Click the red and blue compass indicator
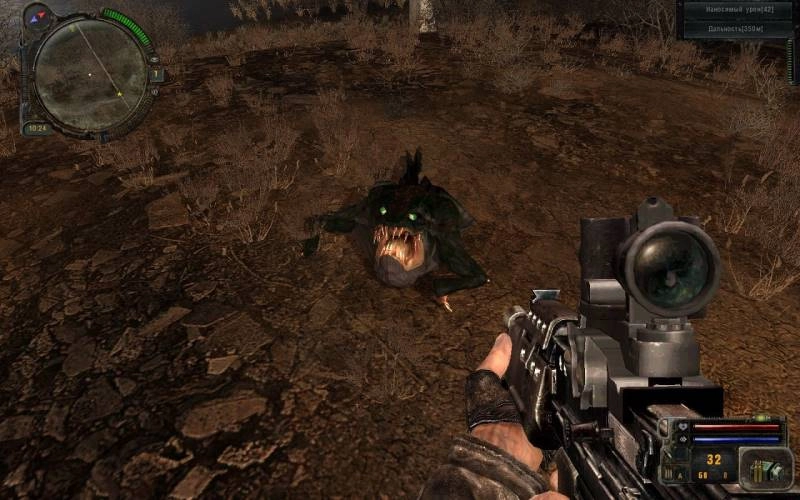The width and height of the screenshot is (800, 500). (x=37, y=17)
